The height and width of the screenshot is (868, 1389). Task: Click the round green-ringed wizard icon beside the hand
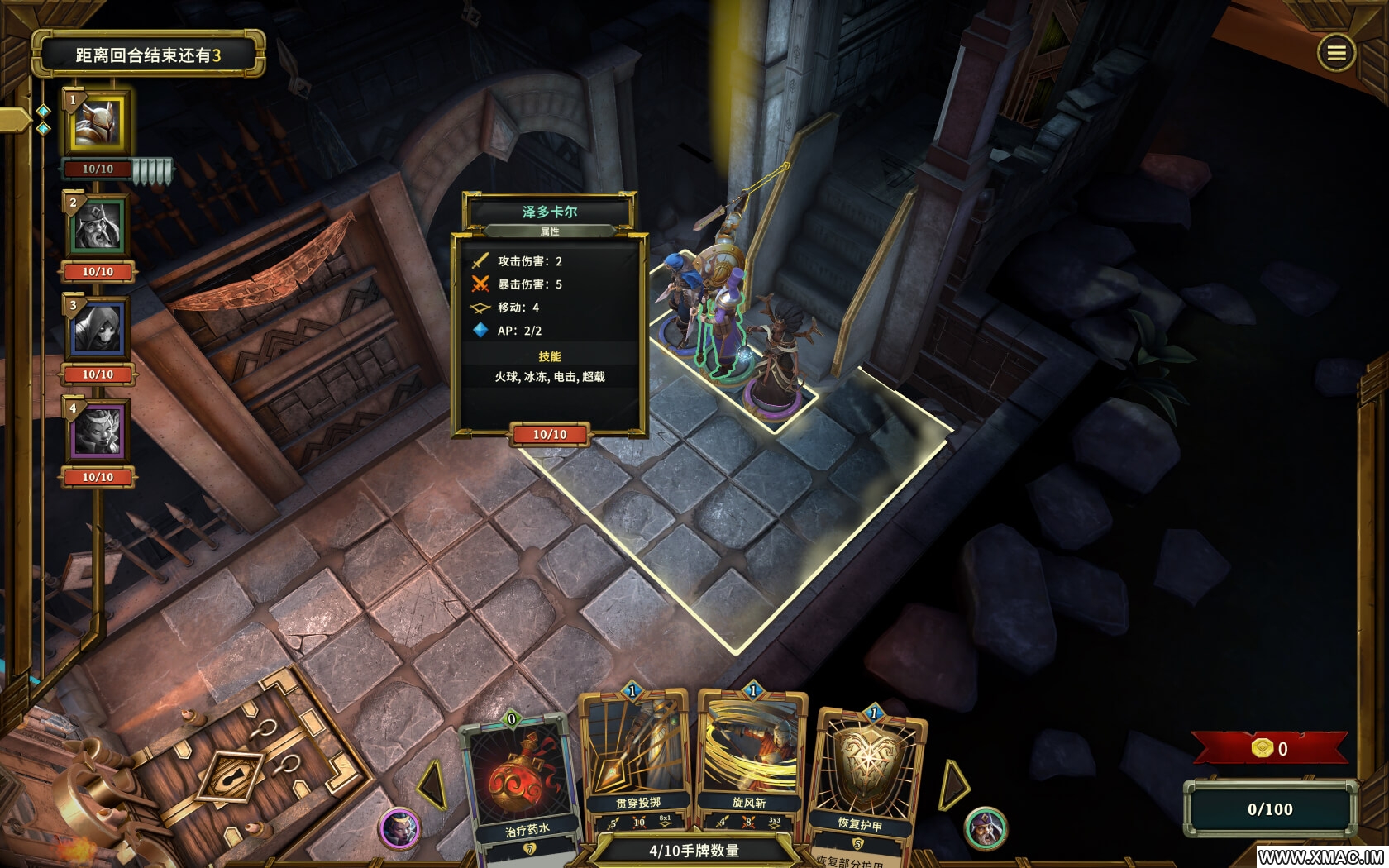[986, 827]
